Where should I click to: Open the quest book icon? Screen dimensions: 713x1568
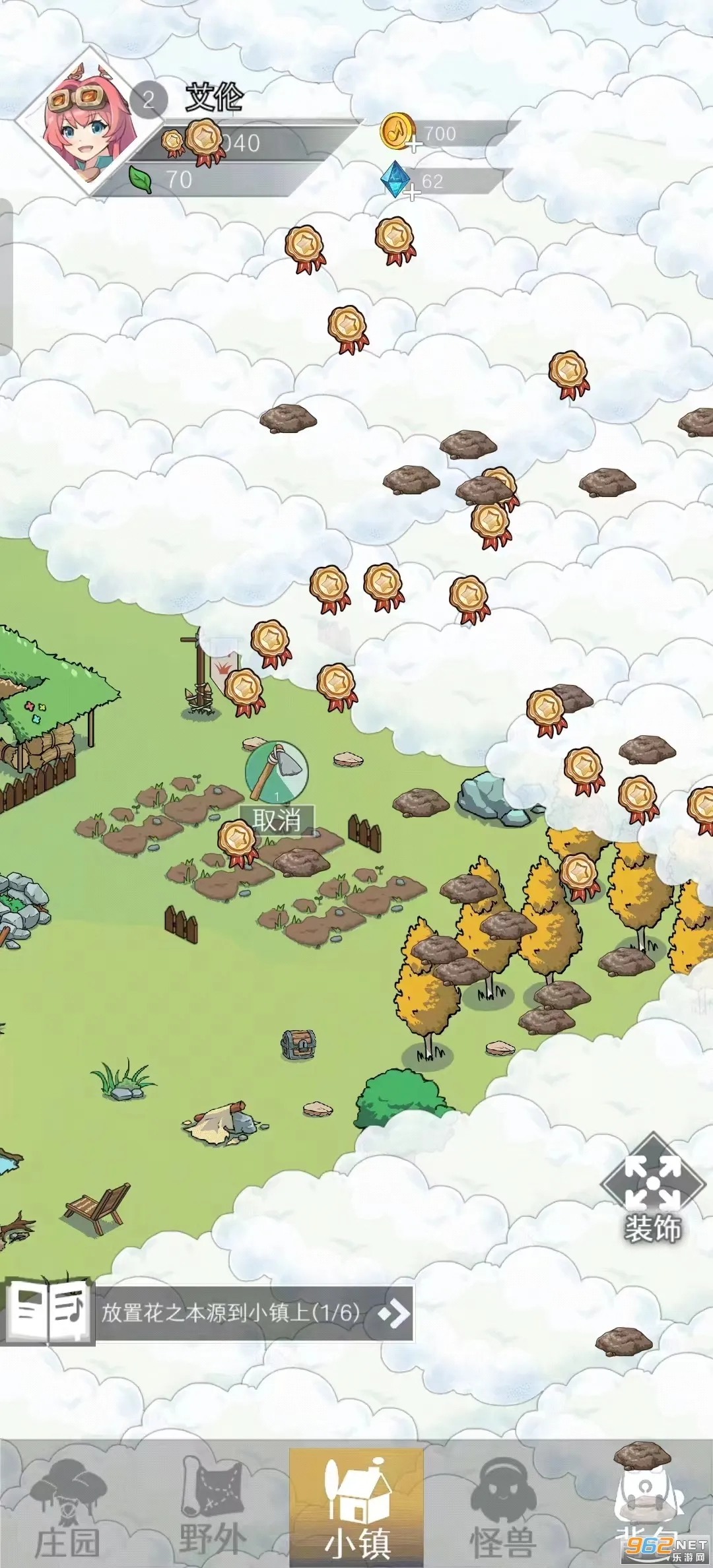click(x=48, y=1312)
